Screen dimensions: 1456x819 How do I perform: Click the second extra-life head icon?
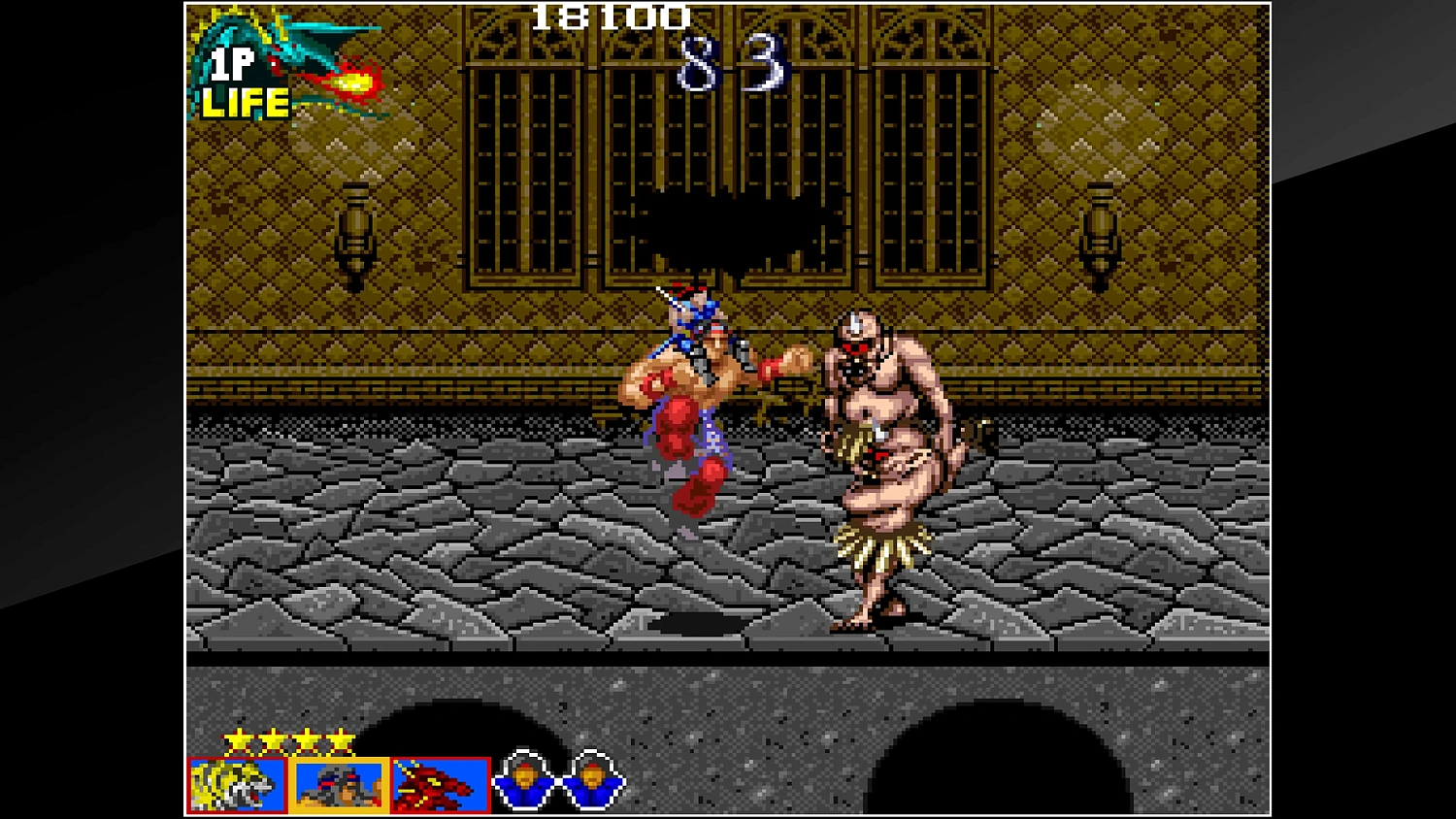[590, 781]
